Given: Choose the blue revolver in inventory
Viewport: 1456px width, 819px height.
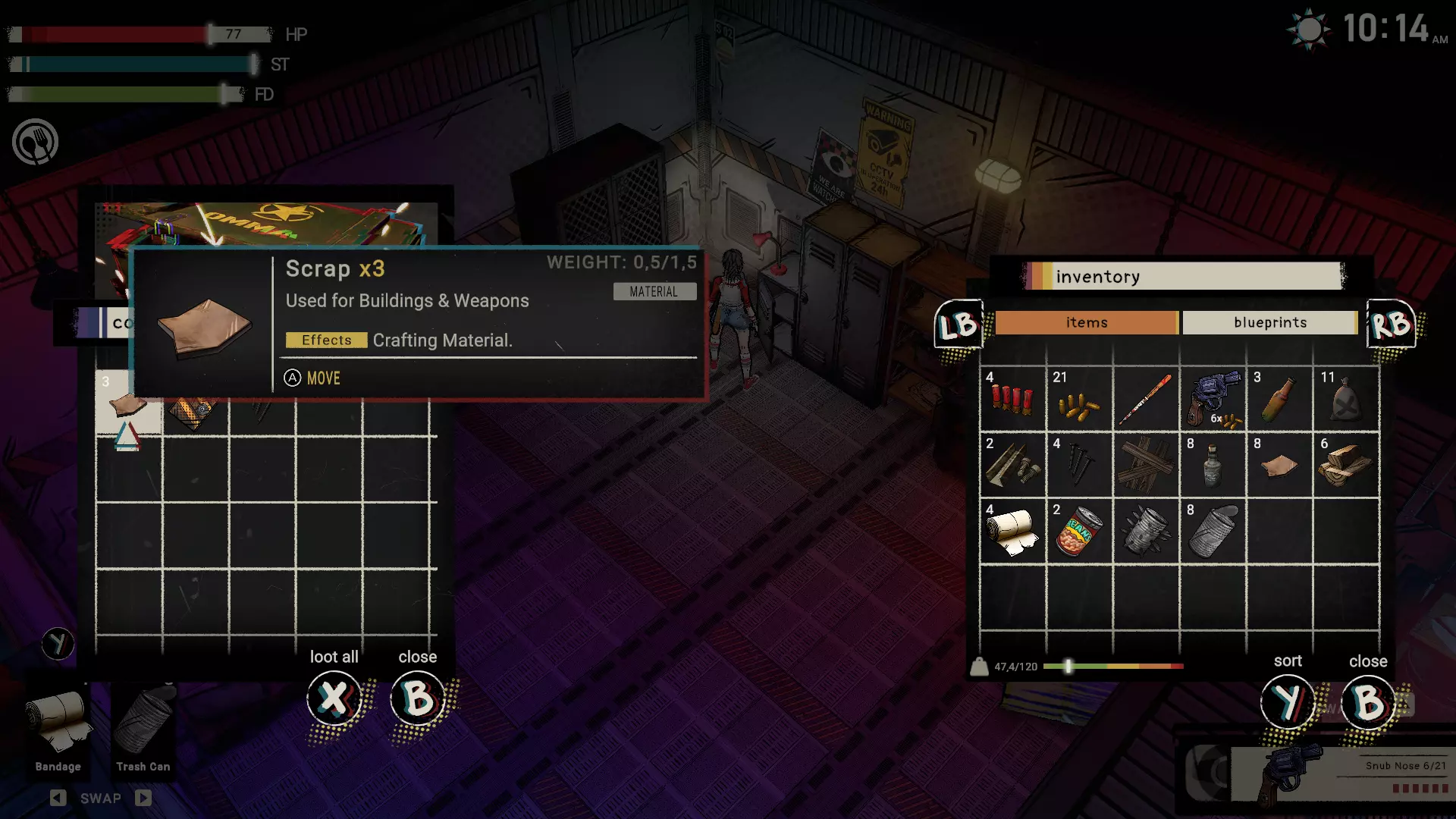Looking at the screenshot, I should tap(1212, 399).
